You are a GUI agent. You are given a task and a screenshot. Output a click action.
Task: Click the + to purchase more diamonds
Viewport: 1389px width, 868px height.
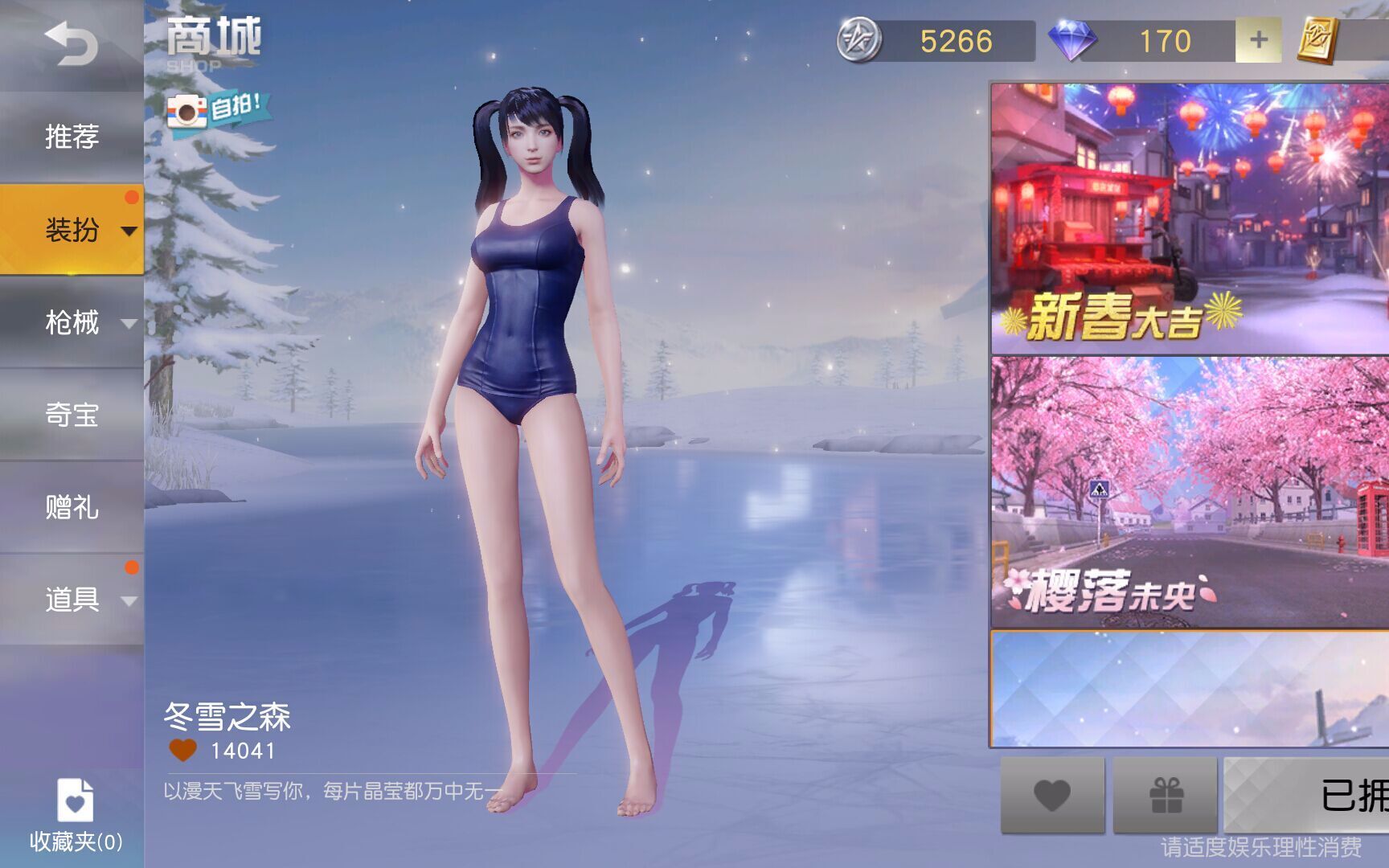pyautogui.click(x=1260, y=38)
